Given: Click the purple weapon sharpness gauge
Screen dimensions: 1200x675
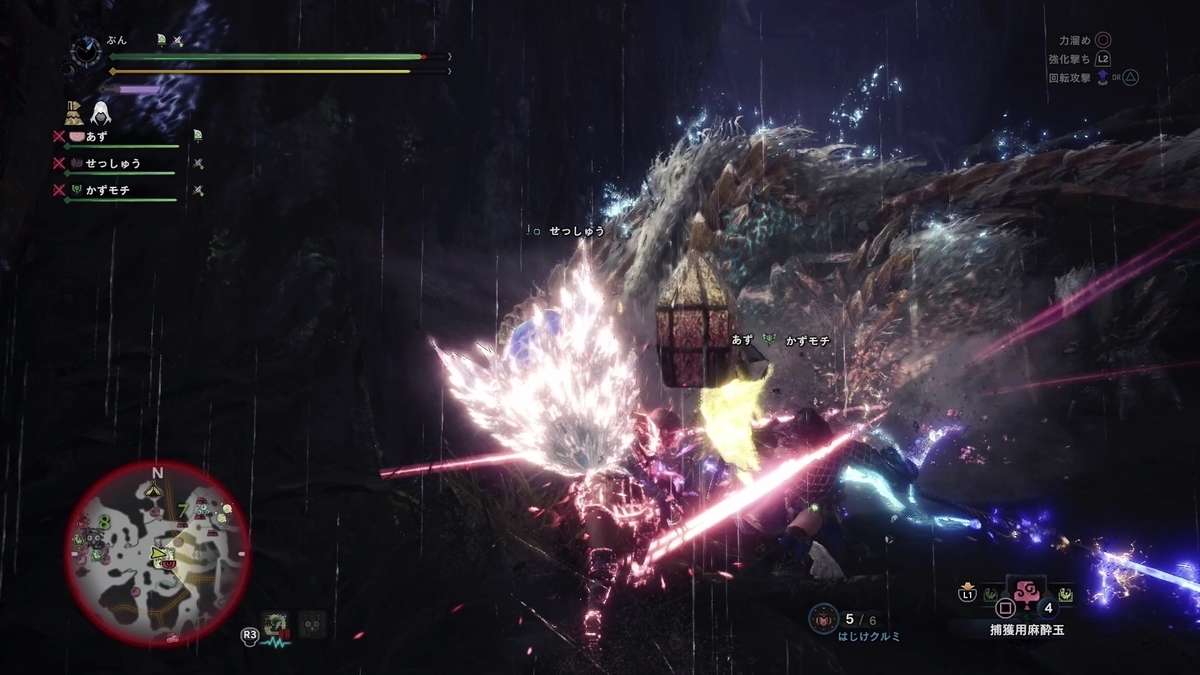Looking at the screenshot, I should pyautogui.click(x=138, y=90).
